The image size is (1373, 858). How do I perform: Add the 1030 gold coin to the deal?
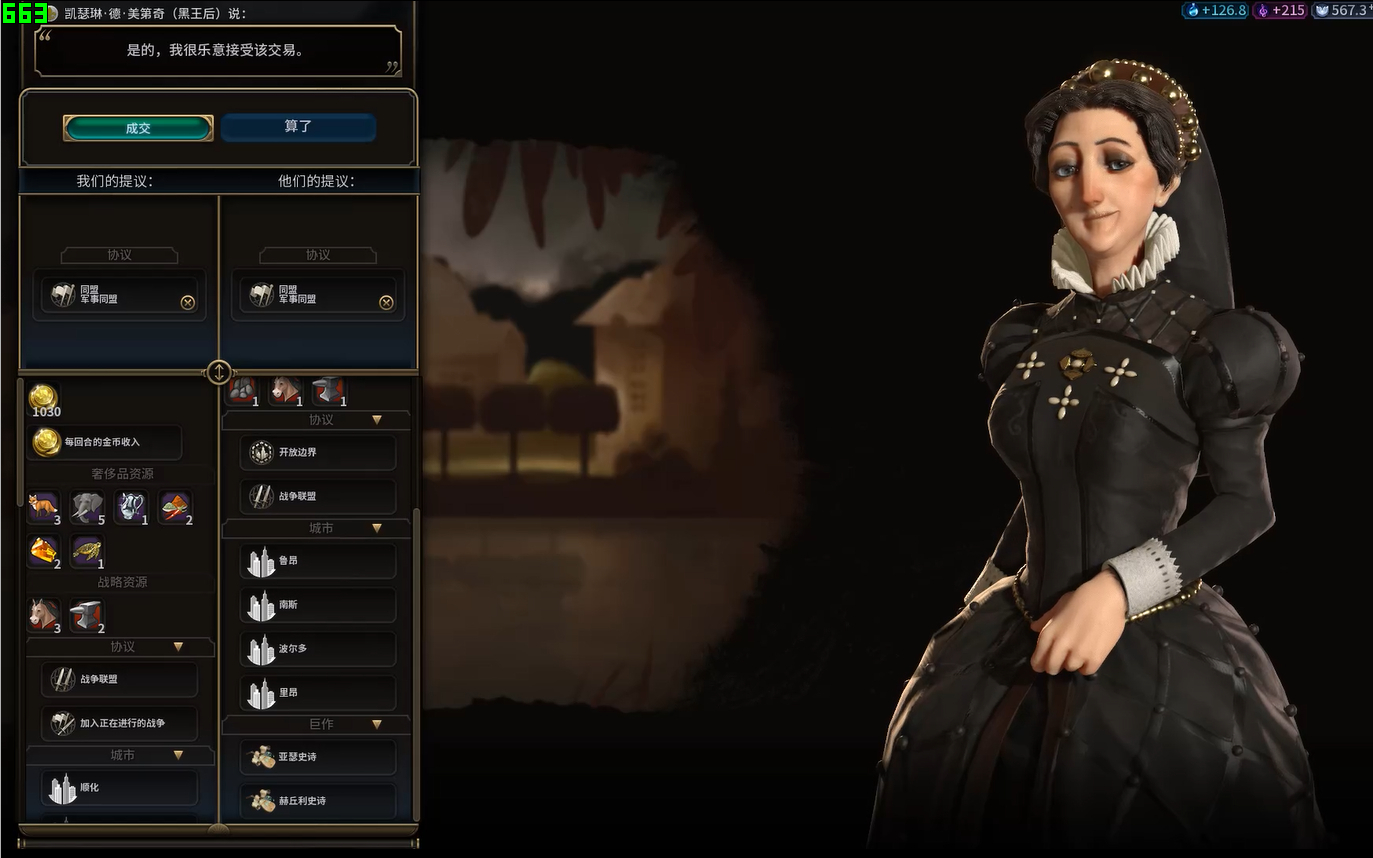click(44, 399)
